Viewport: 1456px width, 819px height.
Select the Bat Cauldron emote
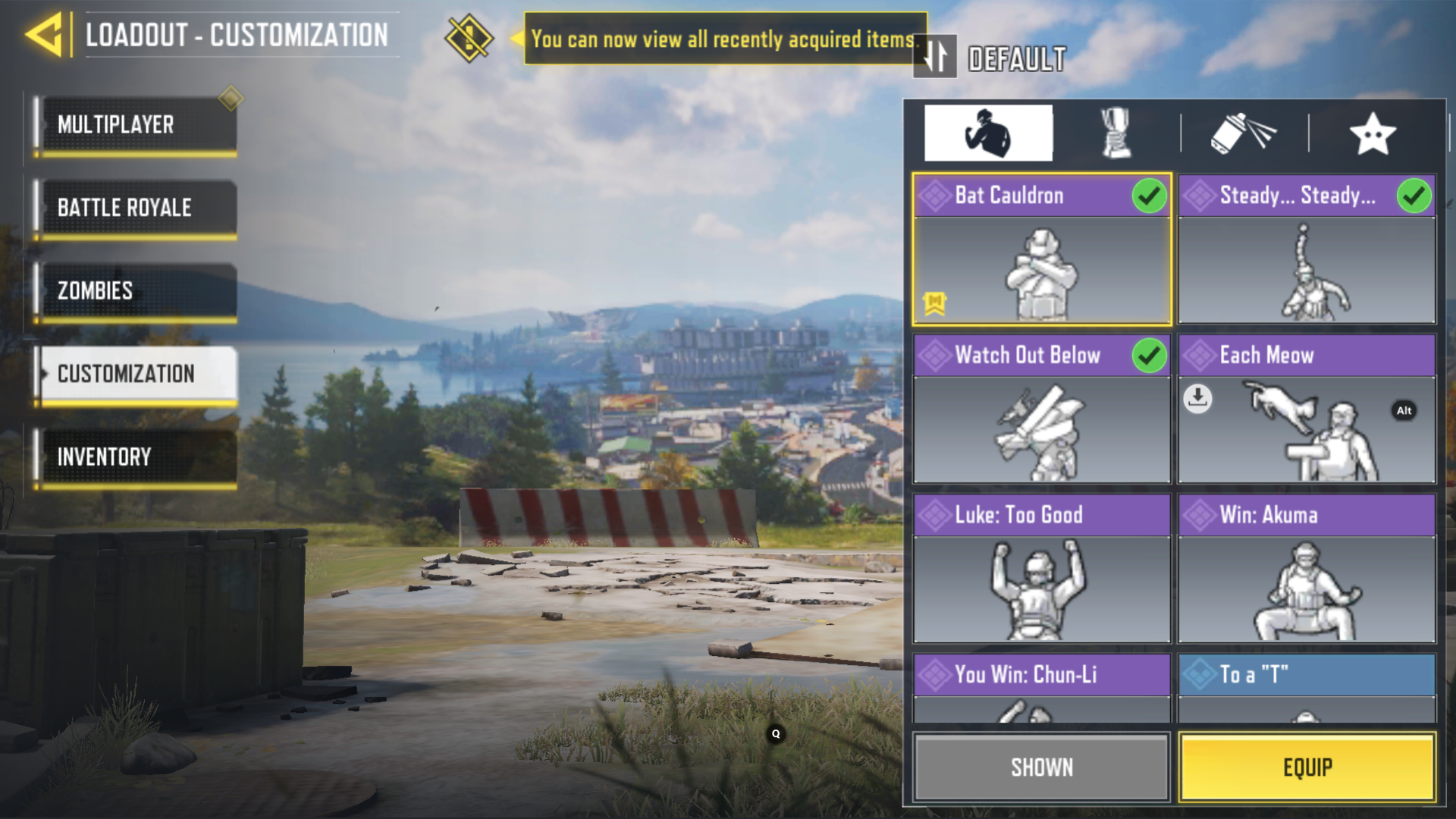1041,250
